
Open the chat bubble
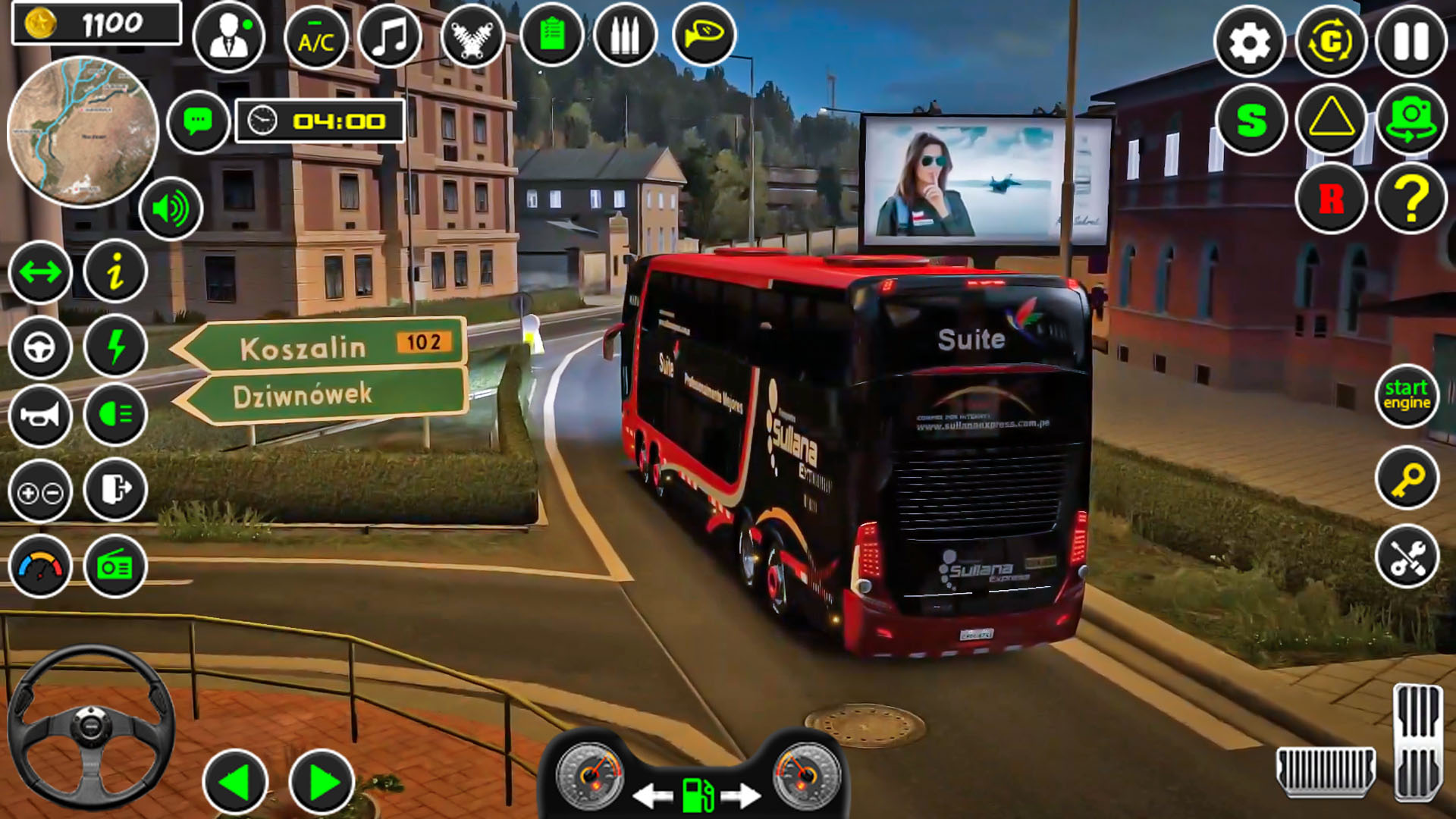click(199, 121)
